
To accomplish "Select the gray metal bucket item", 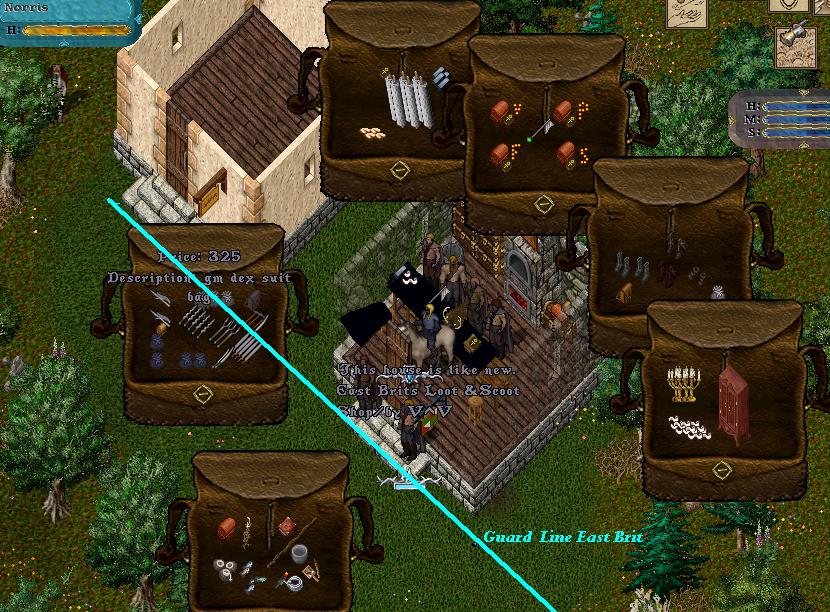I will 297,551.
